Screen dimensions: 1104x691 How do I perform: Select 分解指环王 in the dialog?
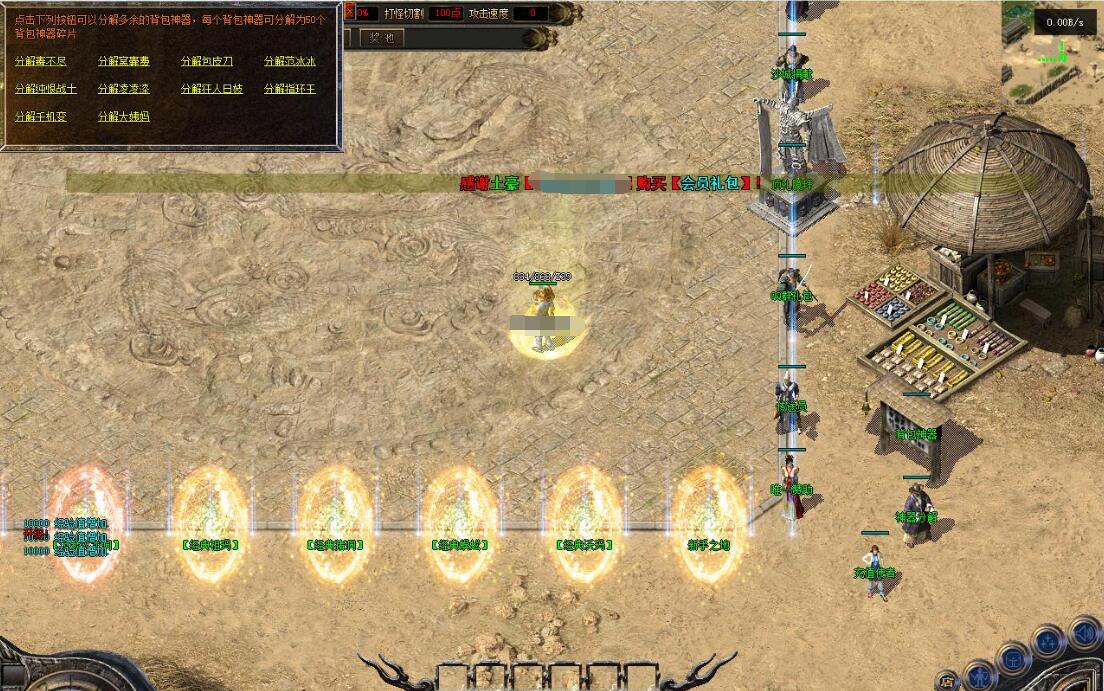click(290, 89)
